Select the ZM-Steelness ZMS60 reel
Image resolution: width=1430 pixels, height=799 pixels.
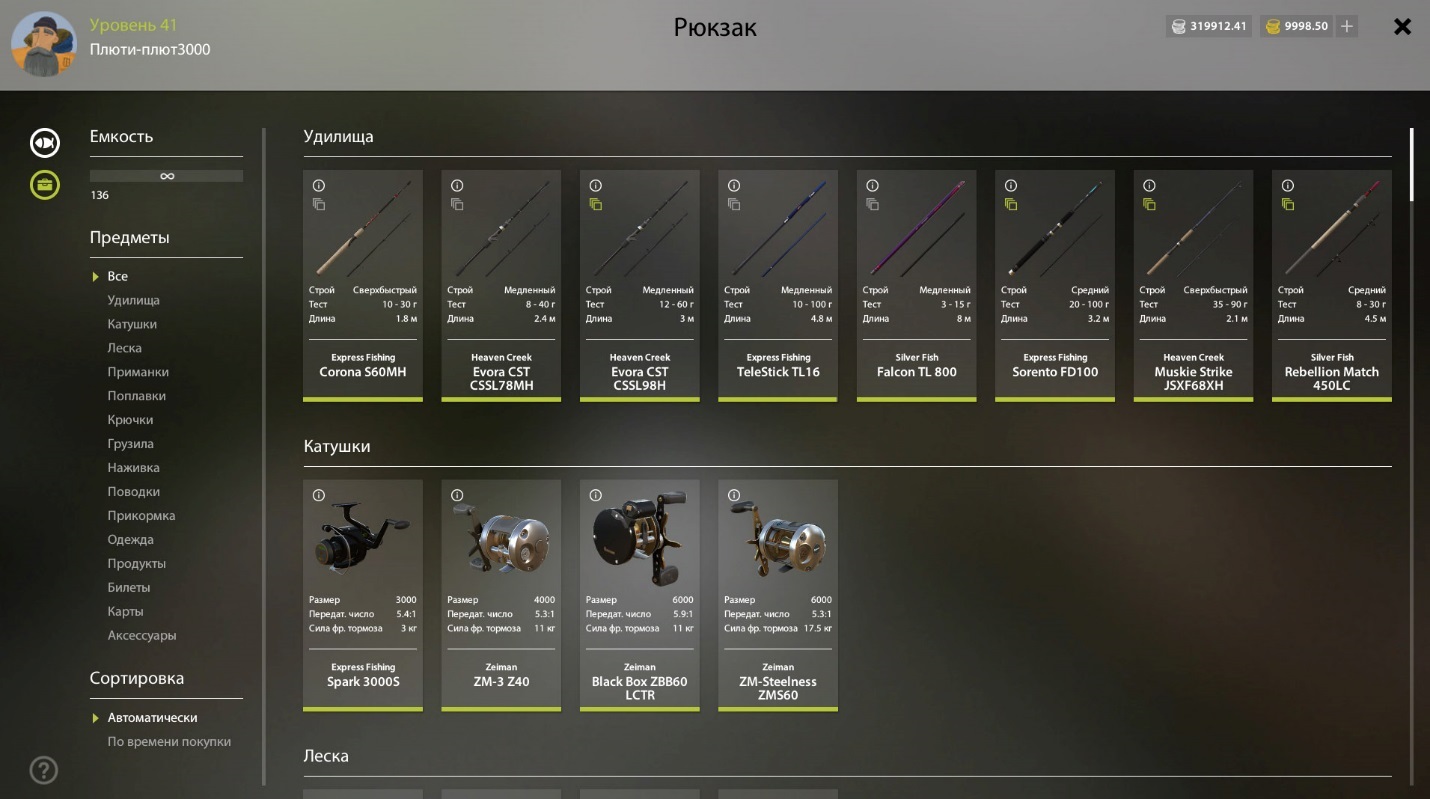(x=778, y=595)
